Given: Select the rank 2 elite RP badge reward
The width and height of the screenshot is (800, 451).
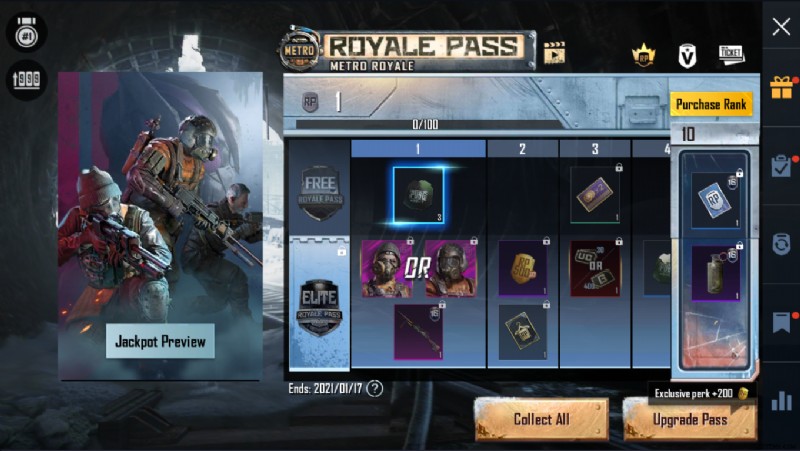Looking at the screenshot, I should coord(523,267).
